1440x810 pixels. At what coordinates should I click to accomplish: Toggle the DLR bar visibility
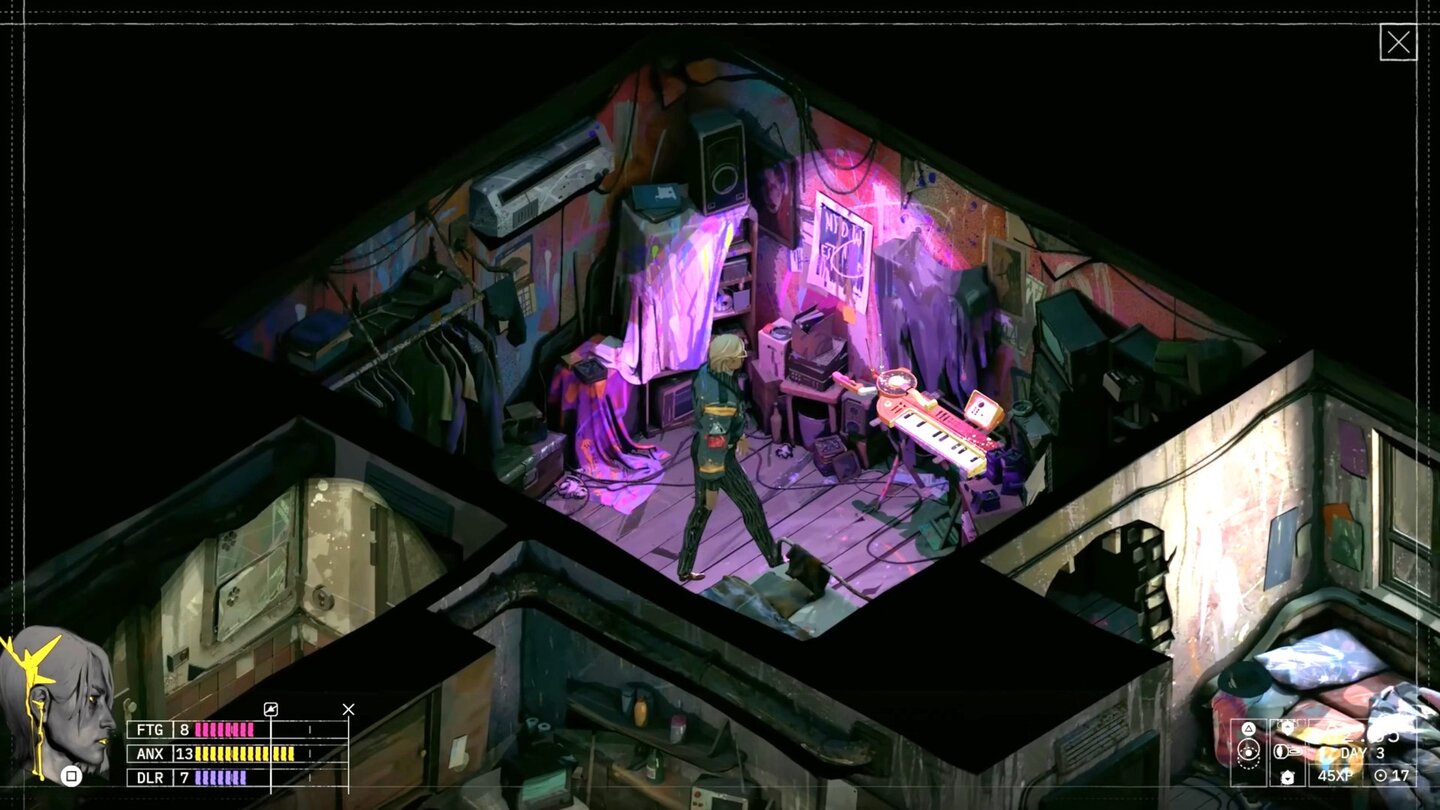(150, 777)
